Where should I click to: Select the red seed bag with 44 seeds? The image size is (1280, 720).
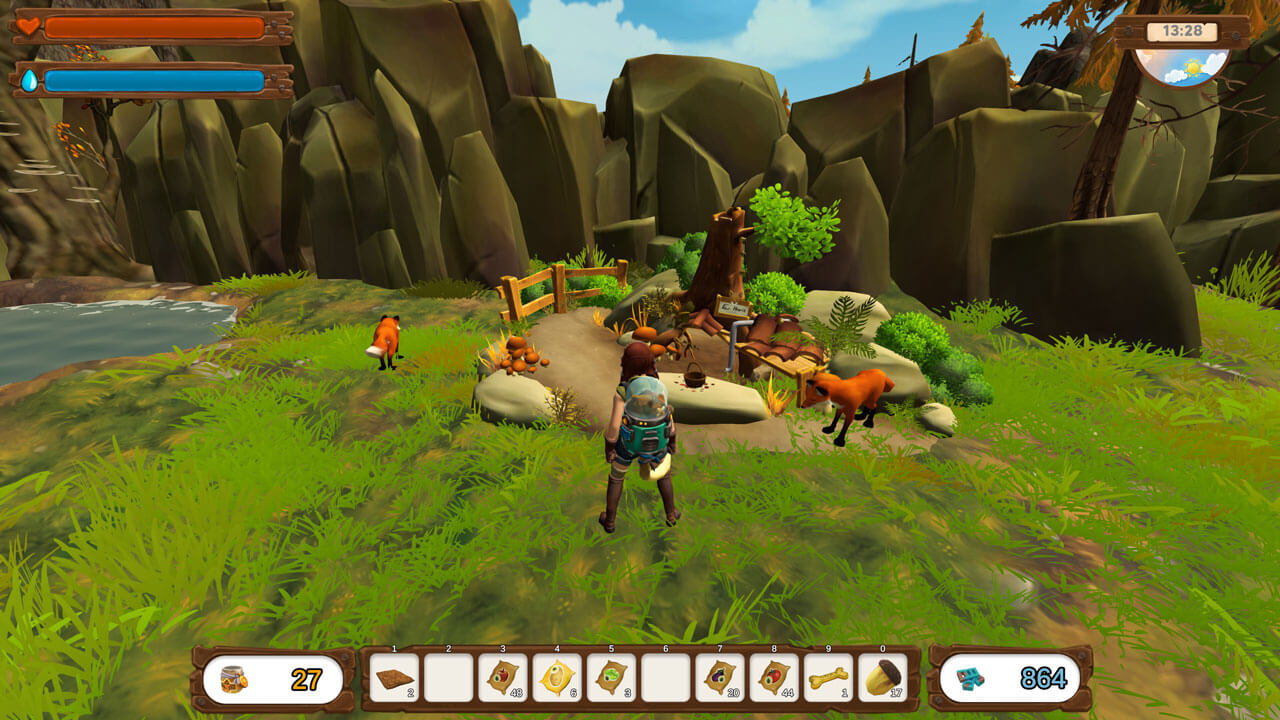(x=774, y=678)
